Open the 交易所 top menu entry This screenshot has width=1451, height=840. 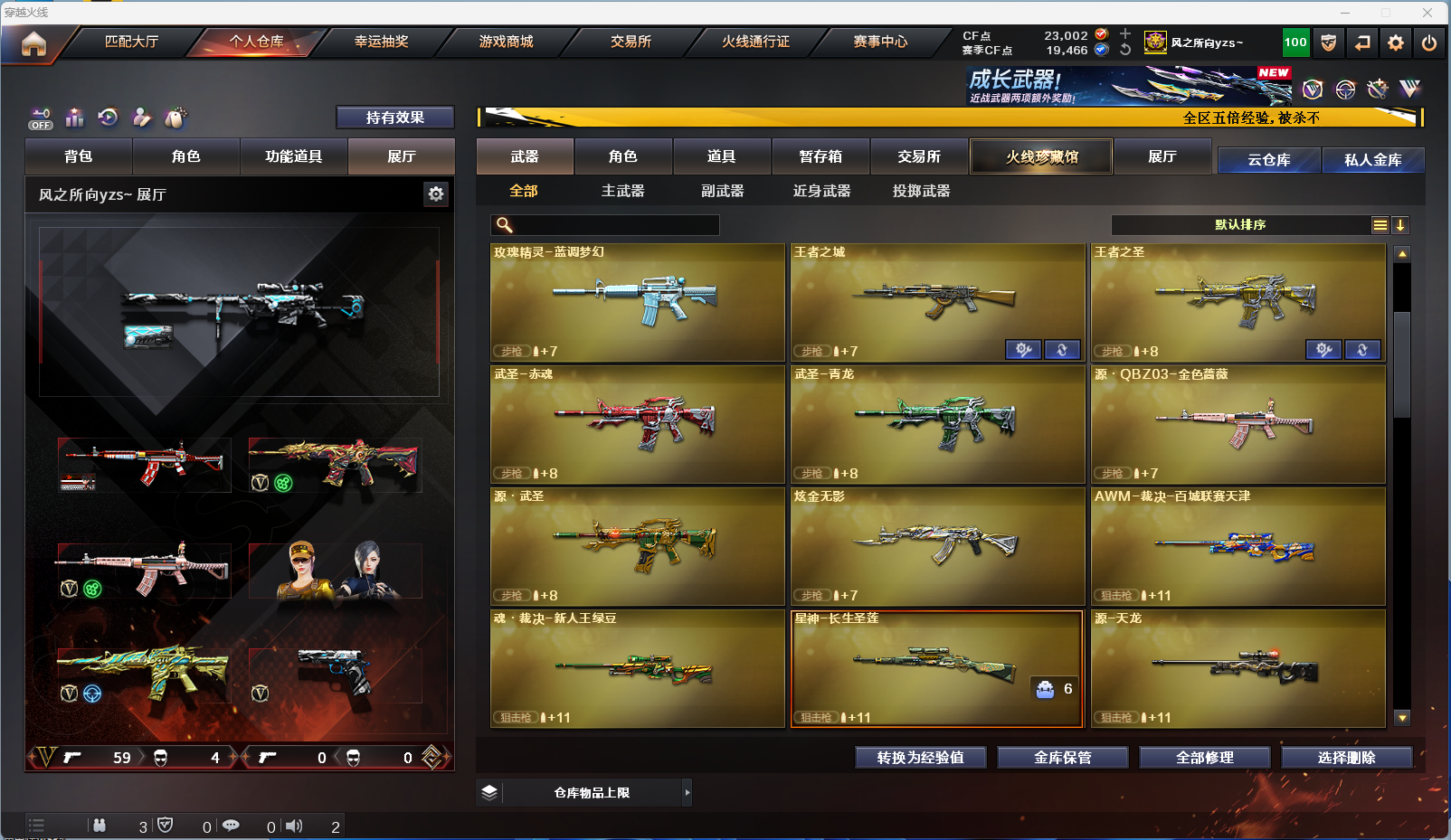[631, 42]
